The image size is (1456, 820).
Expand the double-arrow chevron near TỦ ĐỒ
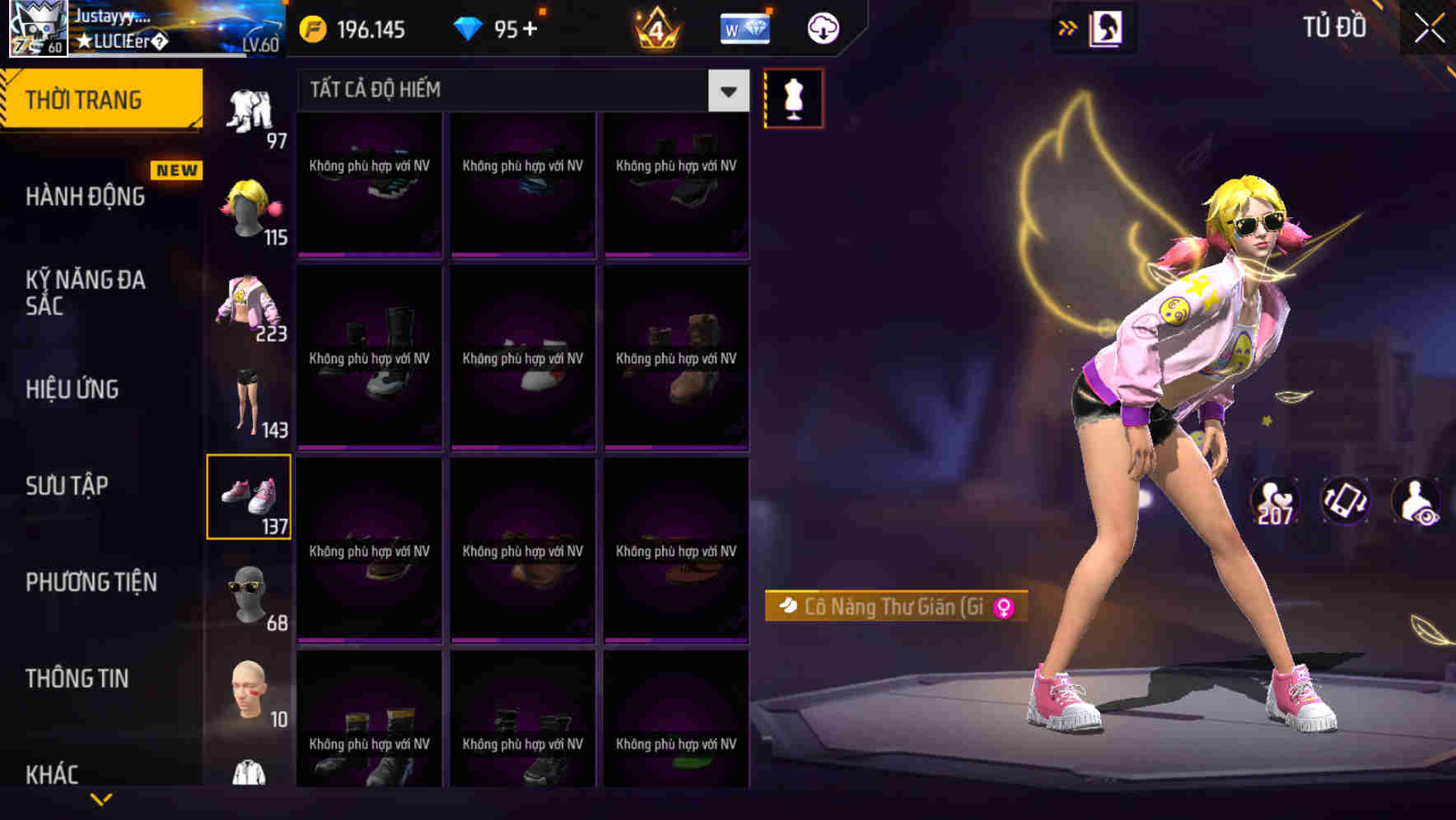[1068, 26]
